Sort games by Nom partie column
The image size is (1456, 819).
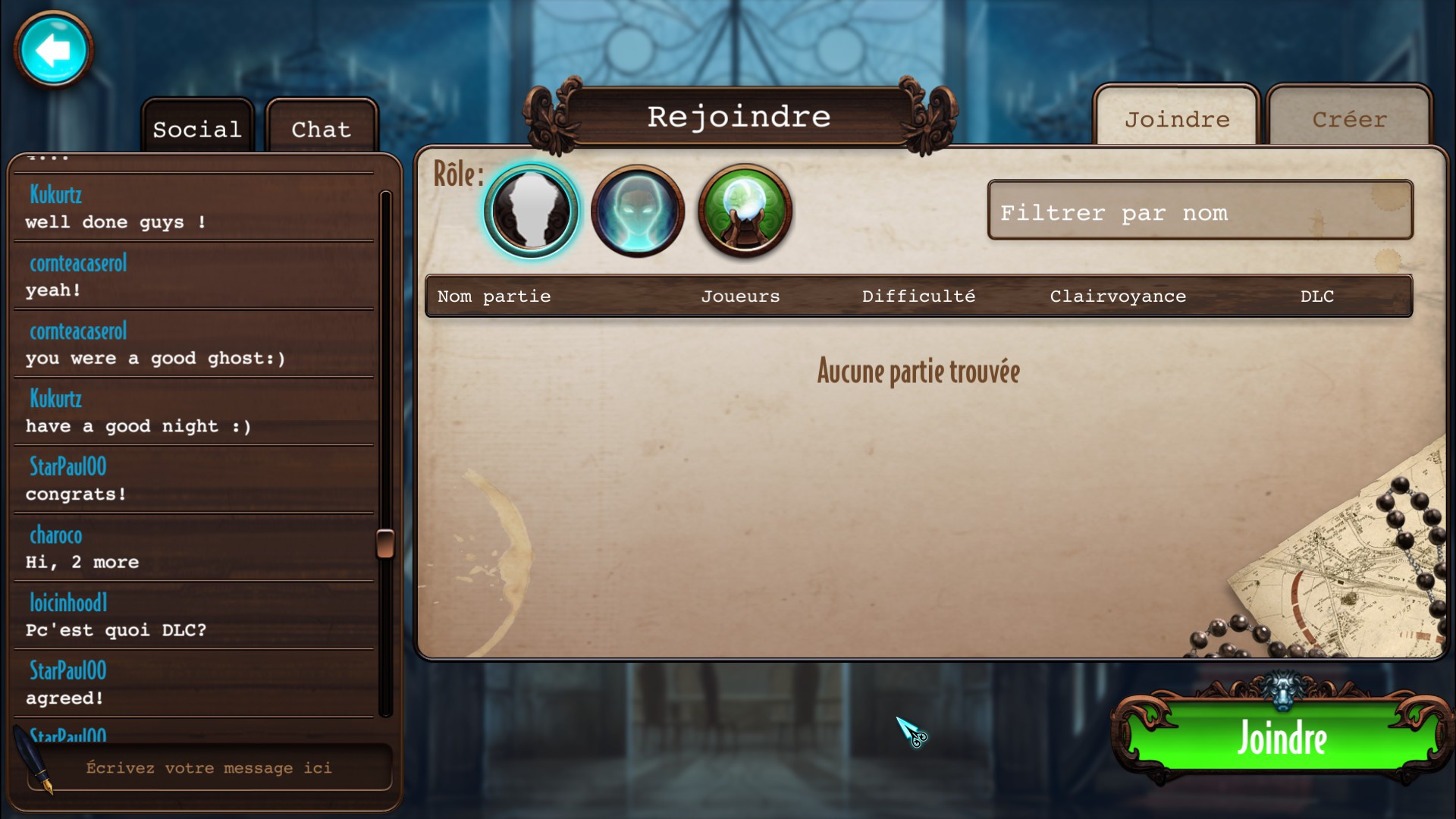(x=494, y=297)
